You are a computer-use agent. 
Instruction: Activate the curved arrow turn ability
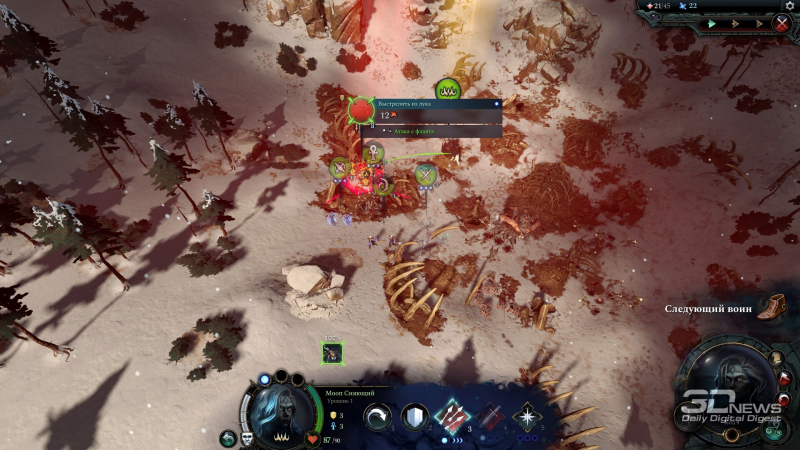[x=379, y=418]
